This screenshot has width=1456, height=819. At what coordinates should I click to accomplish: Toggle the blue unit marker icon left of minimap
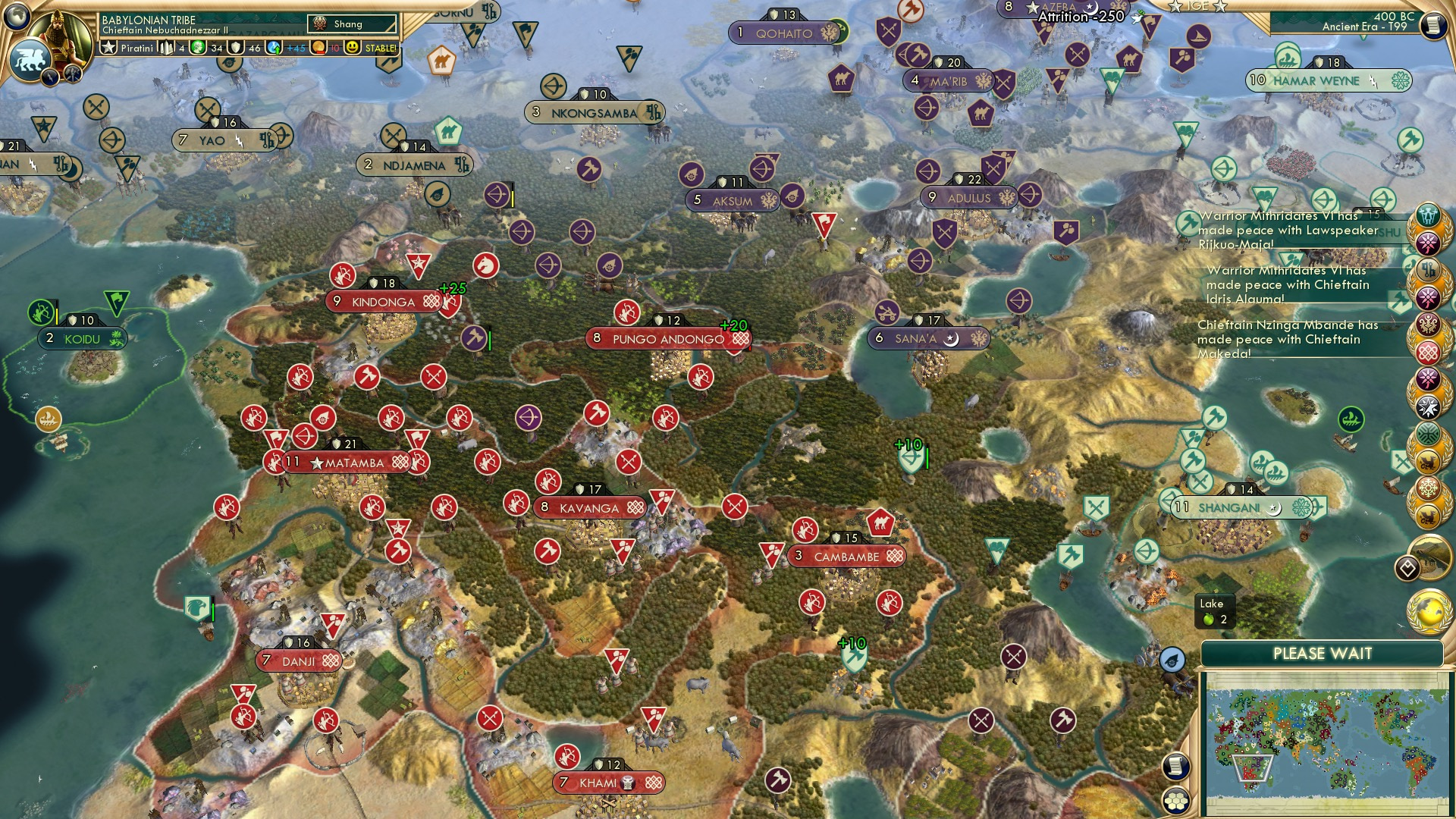pos(1171,660)
